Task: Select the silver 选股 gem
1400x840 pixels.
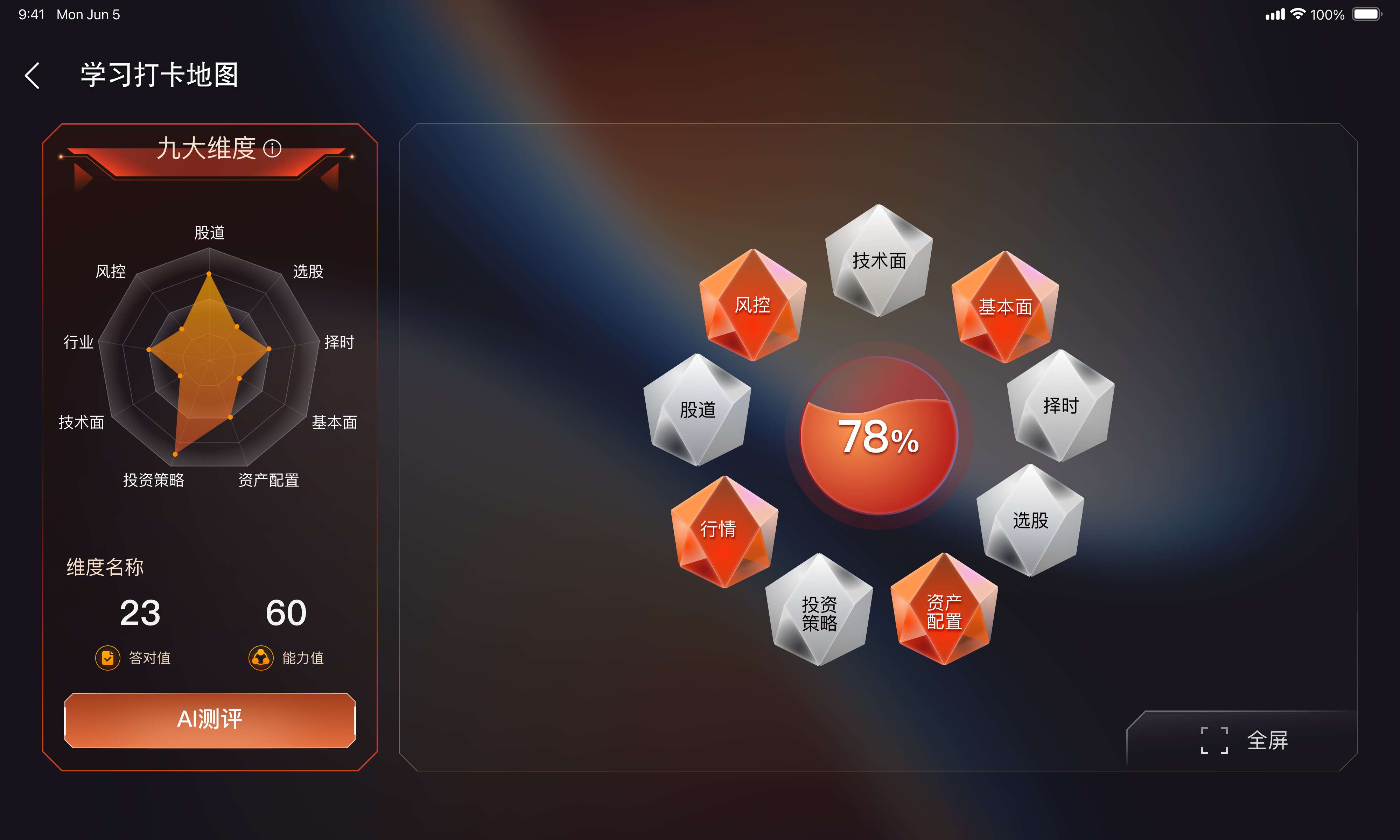Action: click(x=1030, y=520)
